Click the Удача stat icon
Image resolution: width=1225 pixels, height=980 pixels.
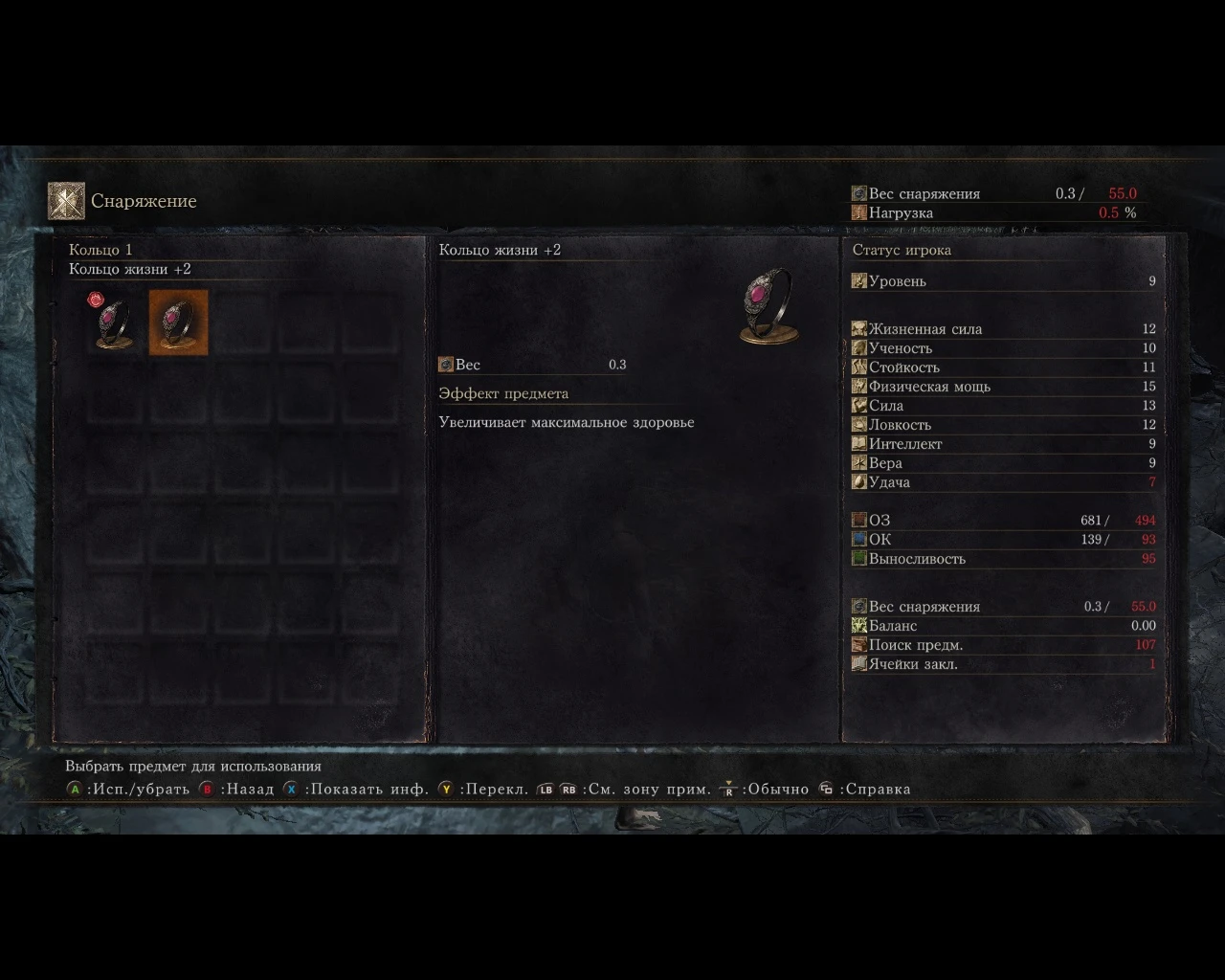pos(860,481)
